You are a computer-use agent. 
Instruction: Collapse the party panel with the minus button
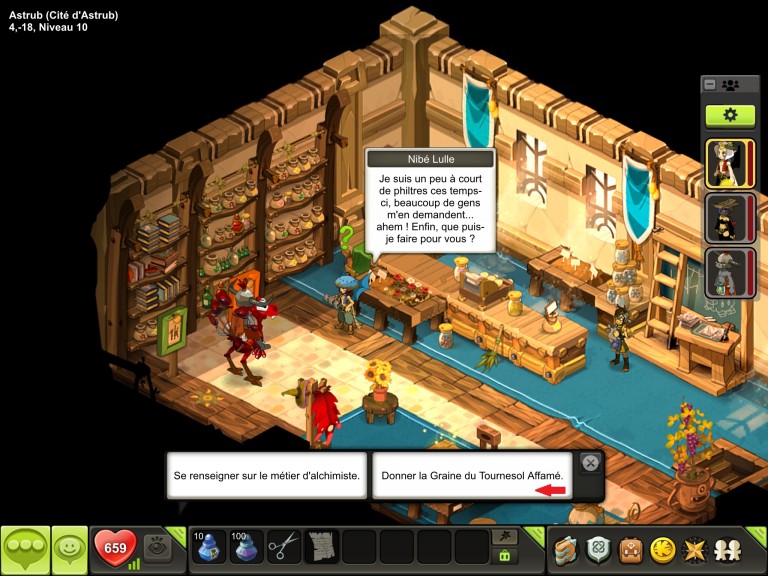click(x=709, y=85)
